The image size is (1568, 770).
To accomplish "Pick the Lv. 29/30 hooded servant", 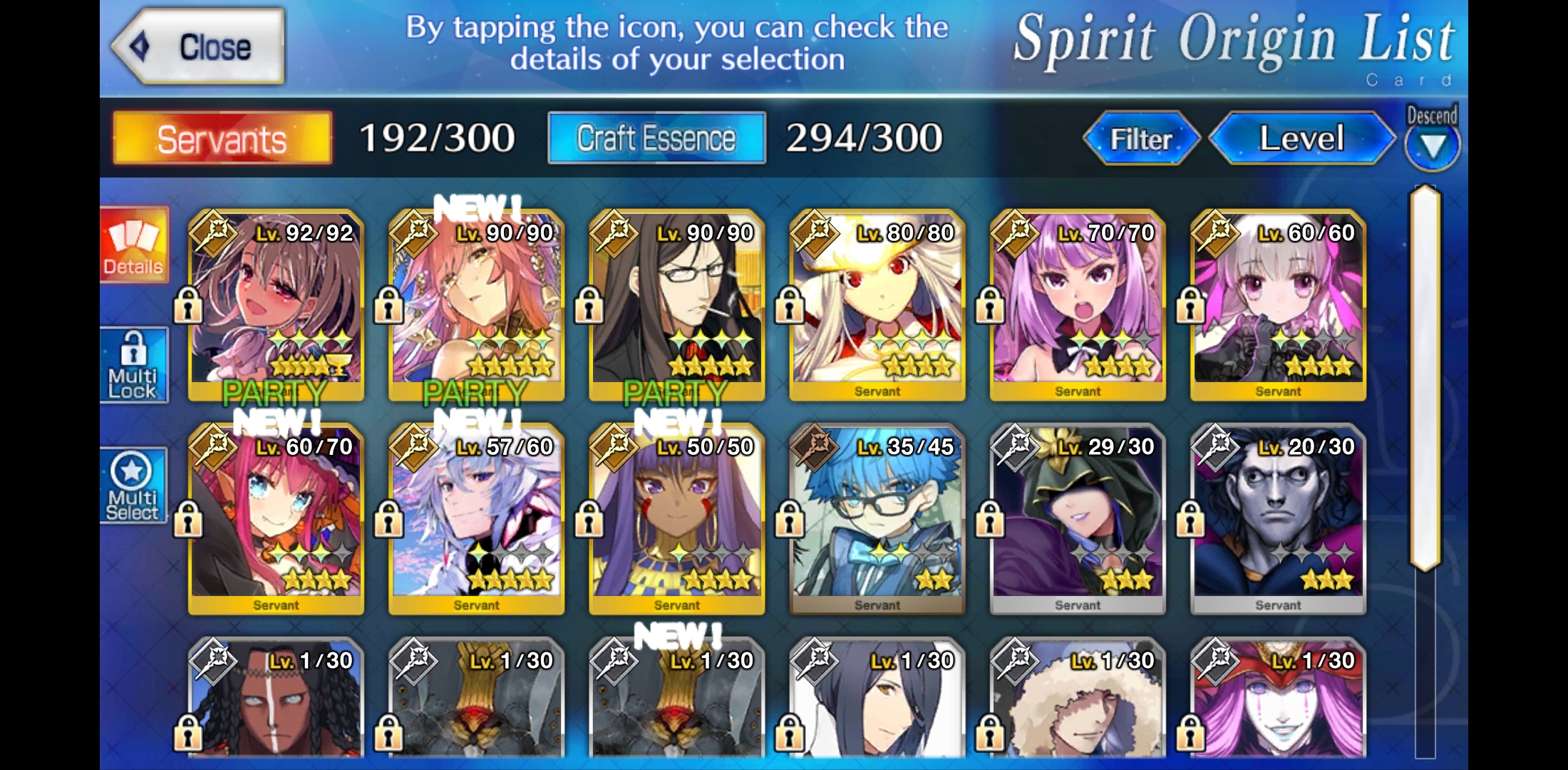I will pyautogui.click(x=1078, y=518).
